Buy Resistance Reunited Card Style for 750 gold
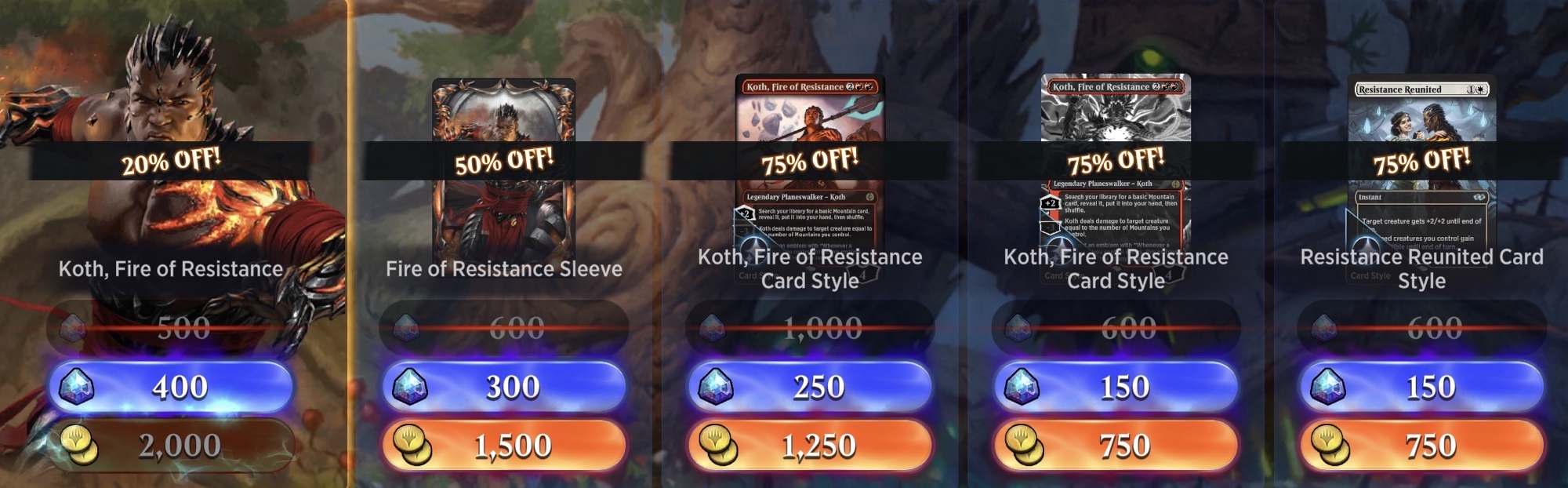Viewport: 1568px width, 488px height. pyautogui.click(x=1421, y=446)
